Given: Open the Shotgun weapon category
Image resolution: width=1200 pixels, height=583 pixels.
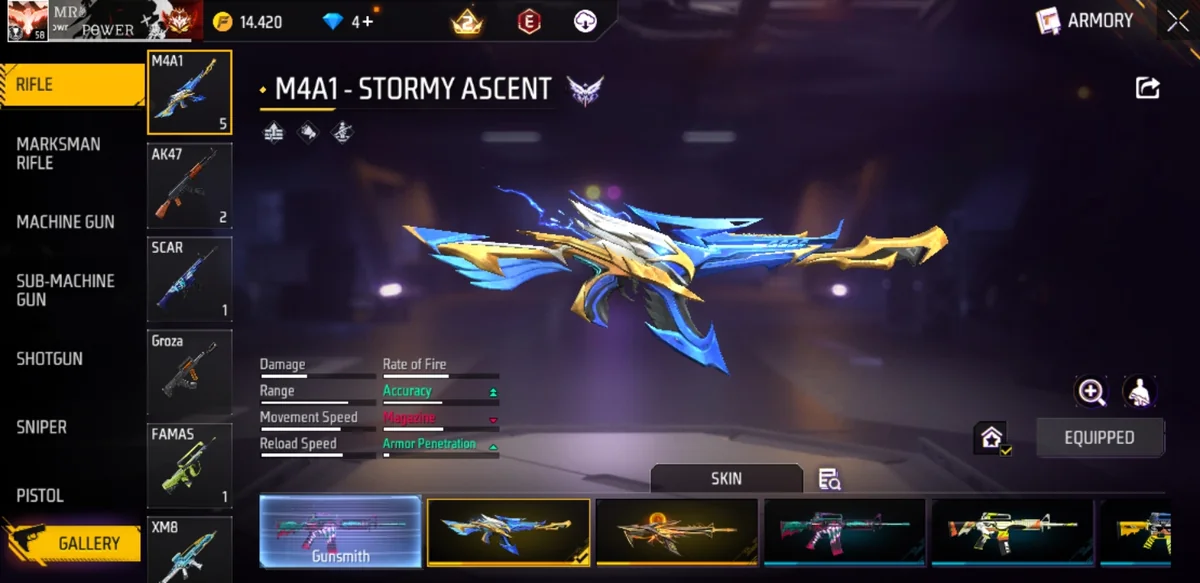Looking at the screenshot, I should click(49, 358).
